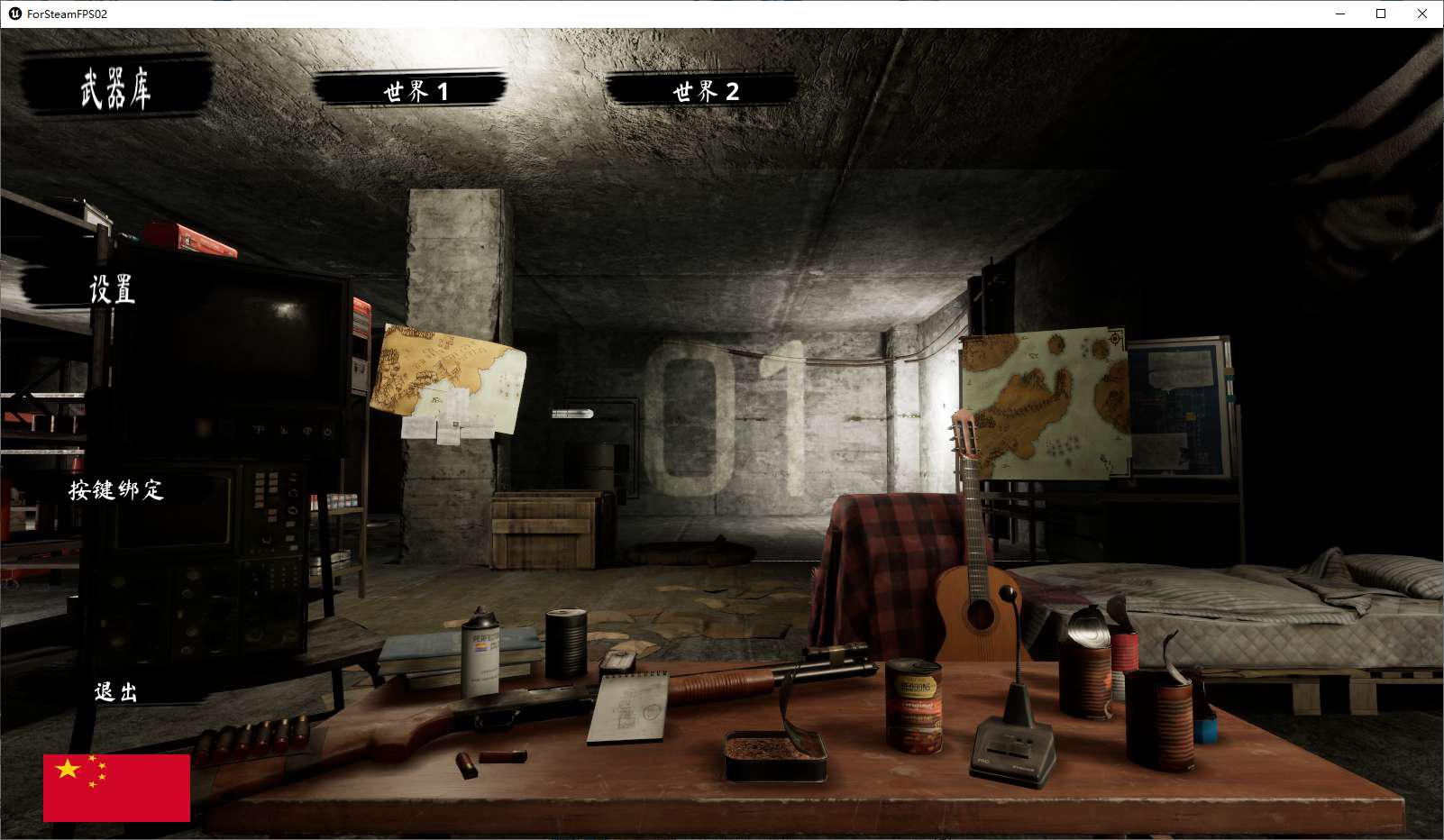This screenshot has width=1444, height=840.
Task: Close the game window
Action: (x=1422, y=14)
